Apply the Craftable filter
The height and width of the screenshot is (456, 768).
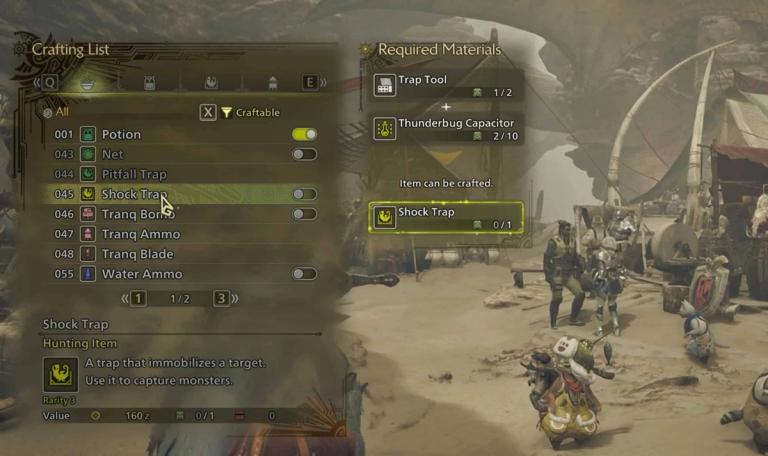coord(241,113)
